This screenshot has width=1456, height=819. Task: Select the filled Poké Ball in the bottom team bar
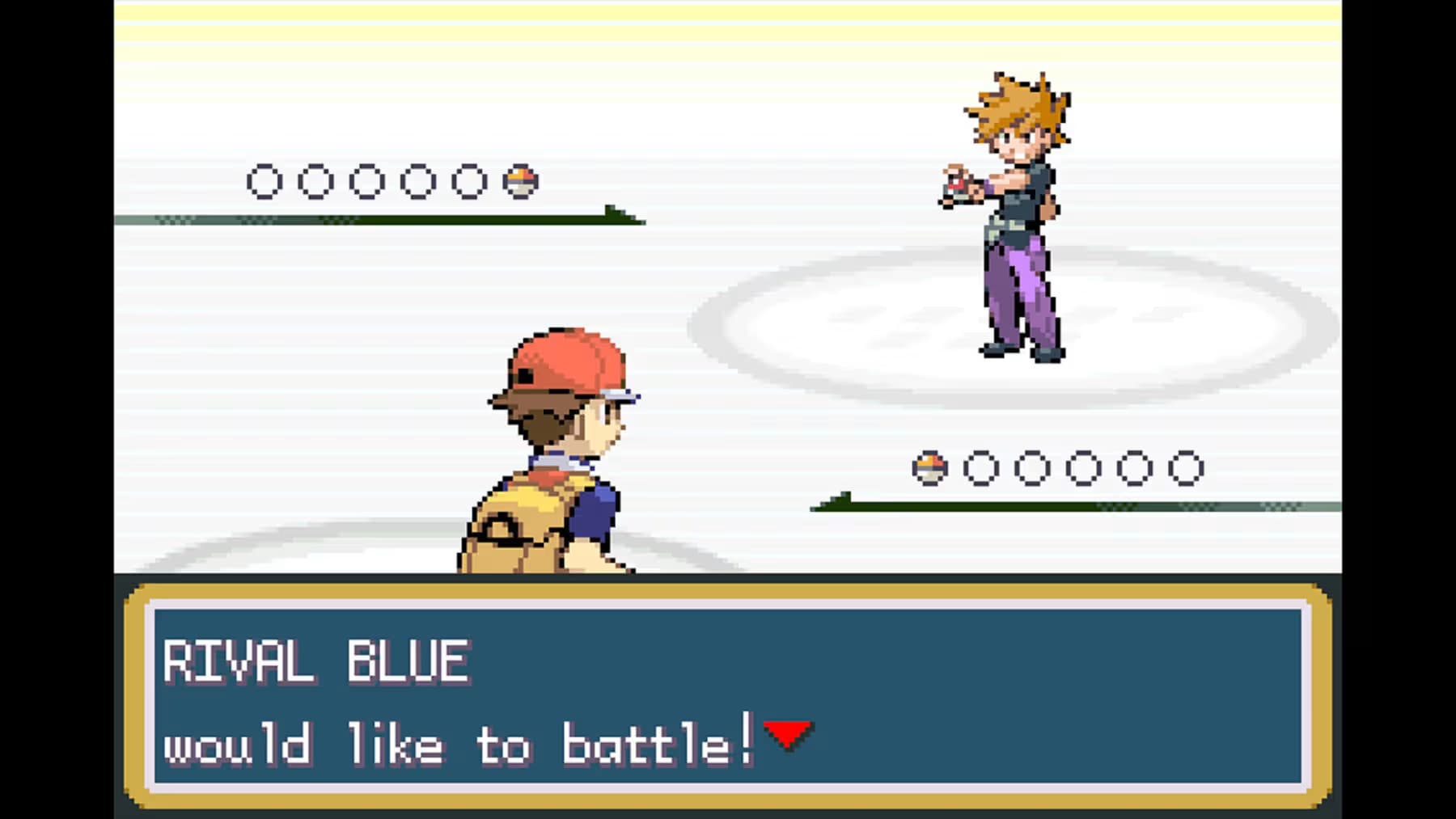932,467
